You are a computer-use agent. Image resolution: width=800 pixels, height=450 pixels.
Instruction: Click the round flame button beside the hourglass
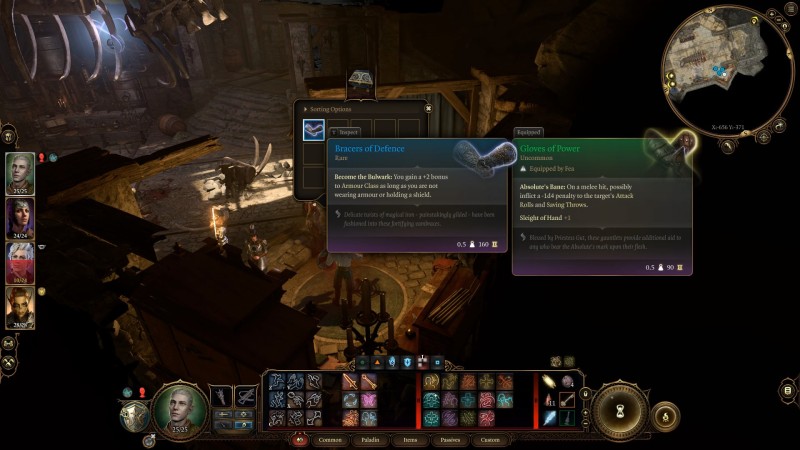pos(665,414)
